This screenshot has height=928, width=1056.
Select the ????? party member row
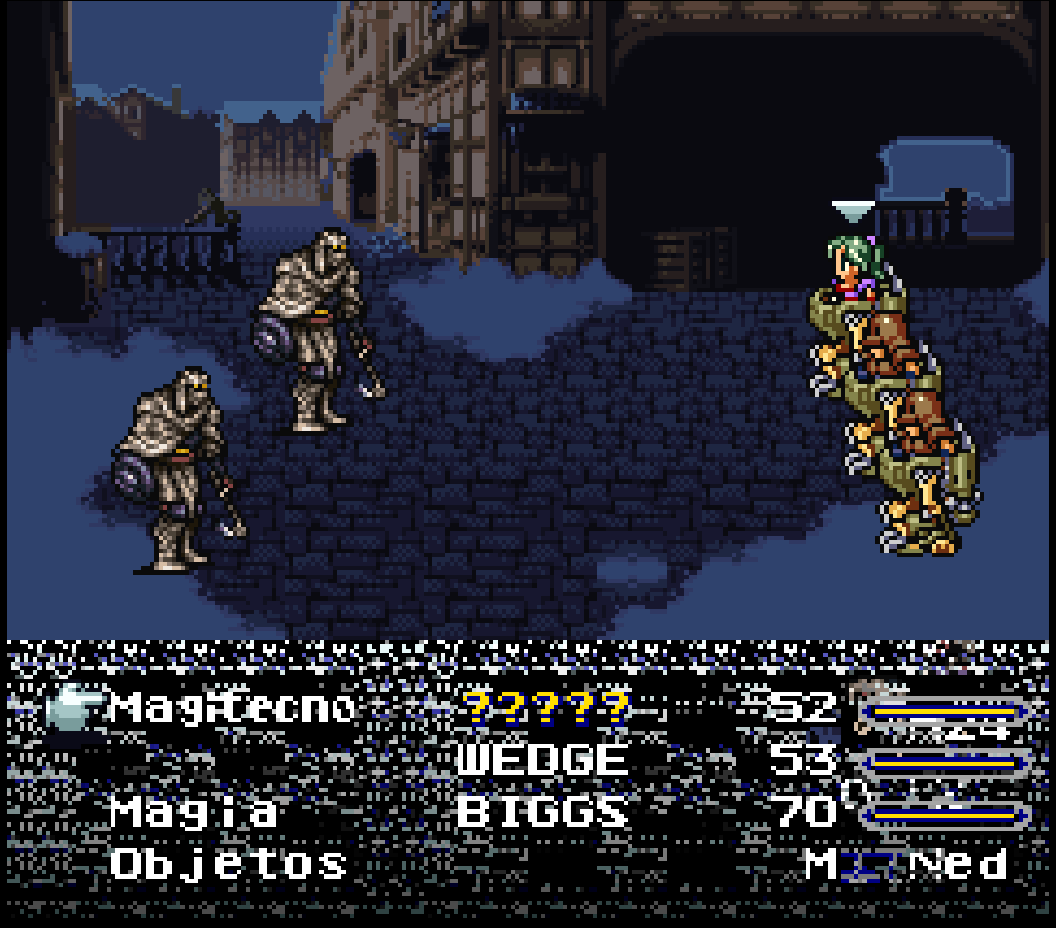click(x=546, y=708)
